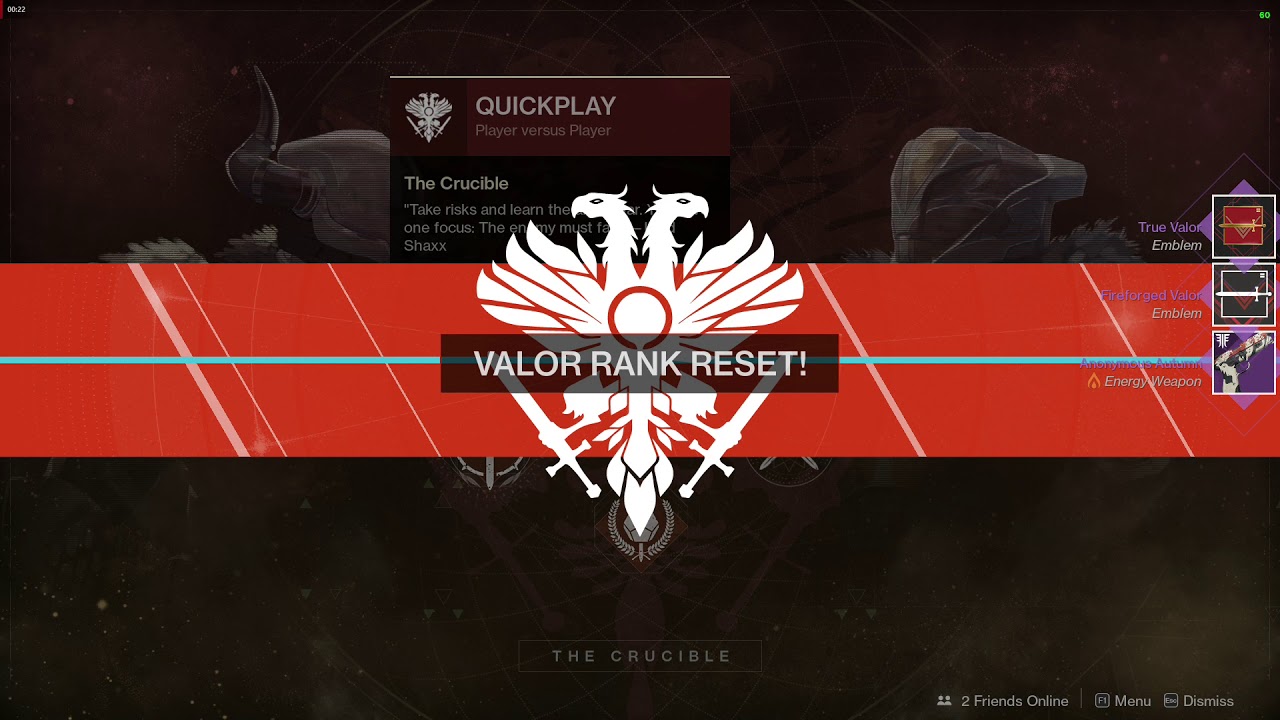Dismiss the Valor Rank Reset notification

tap(1210, 701)
